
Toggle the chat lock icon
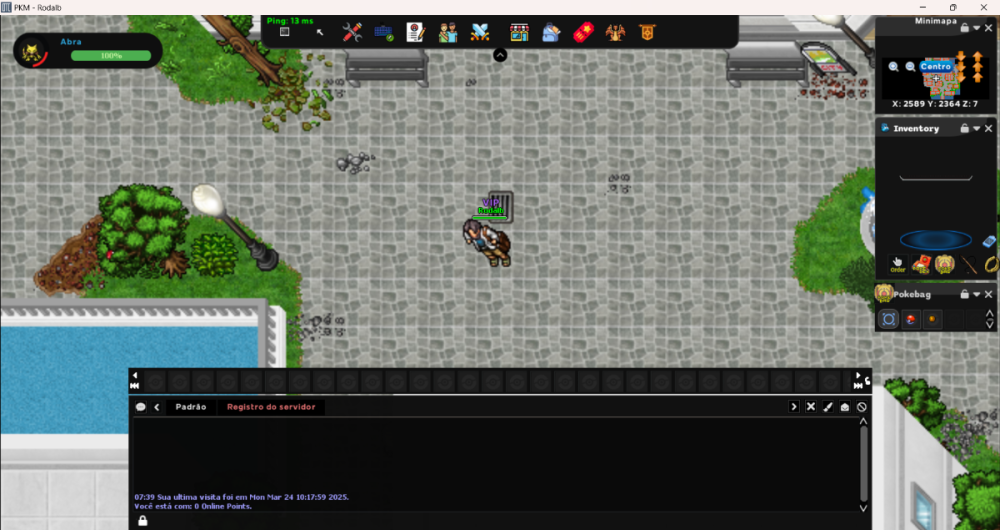[x=142, y=521]
